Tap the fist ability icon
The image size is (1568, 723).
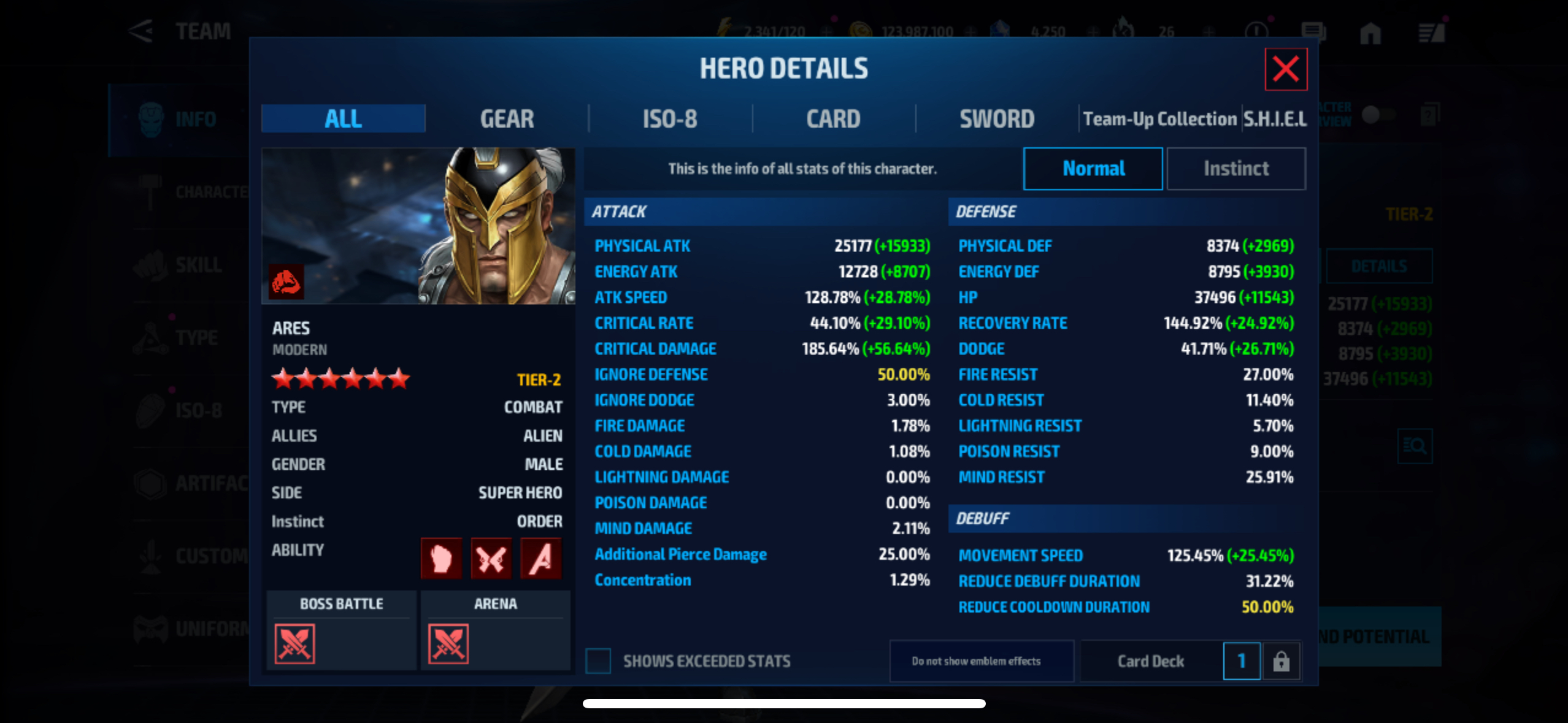click(441, 558)
